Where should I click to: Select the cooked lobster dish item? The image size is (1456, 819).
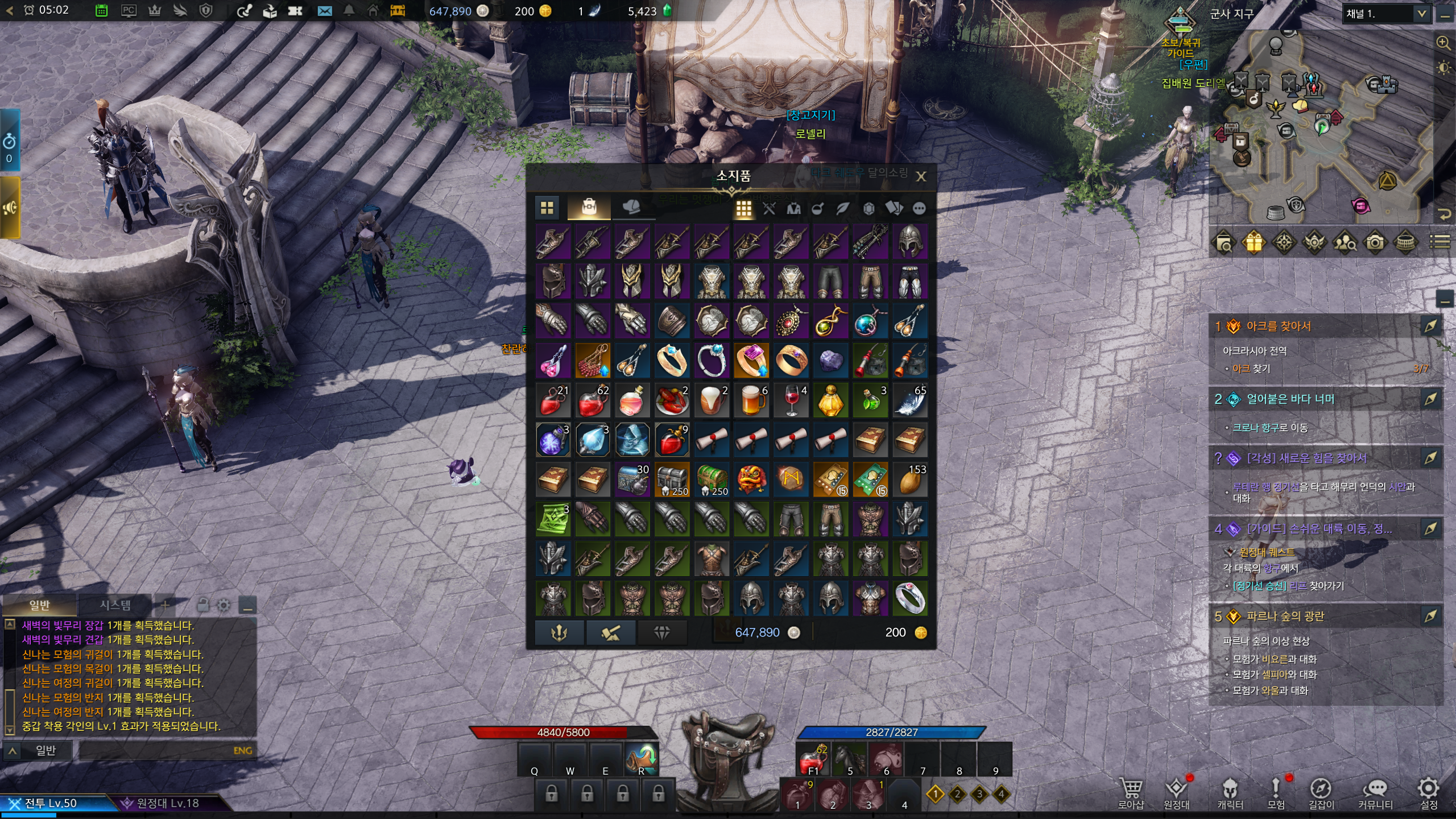(x=672, y=400)
